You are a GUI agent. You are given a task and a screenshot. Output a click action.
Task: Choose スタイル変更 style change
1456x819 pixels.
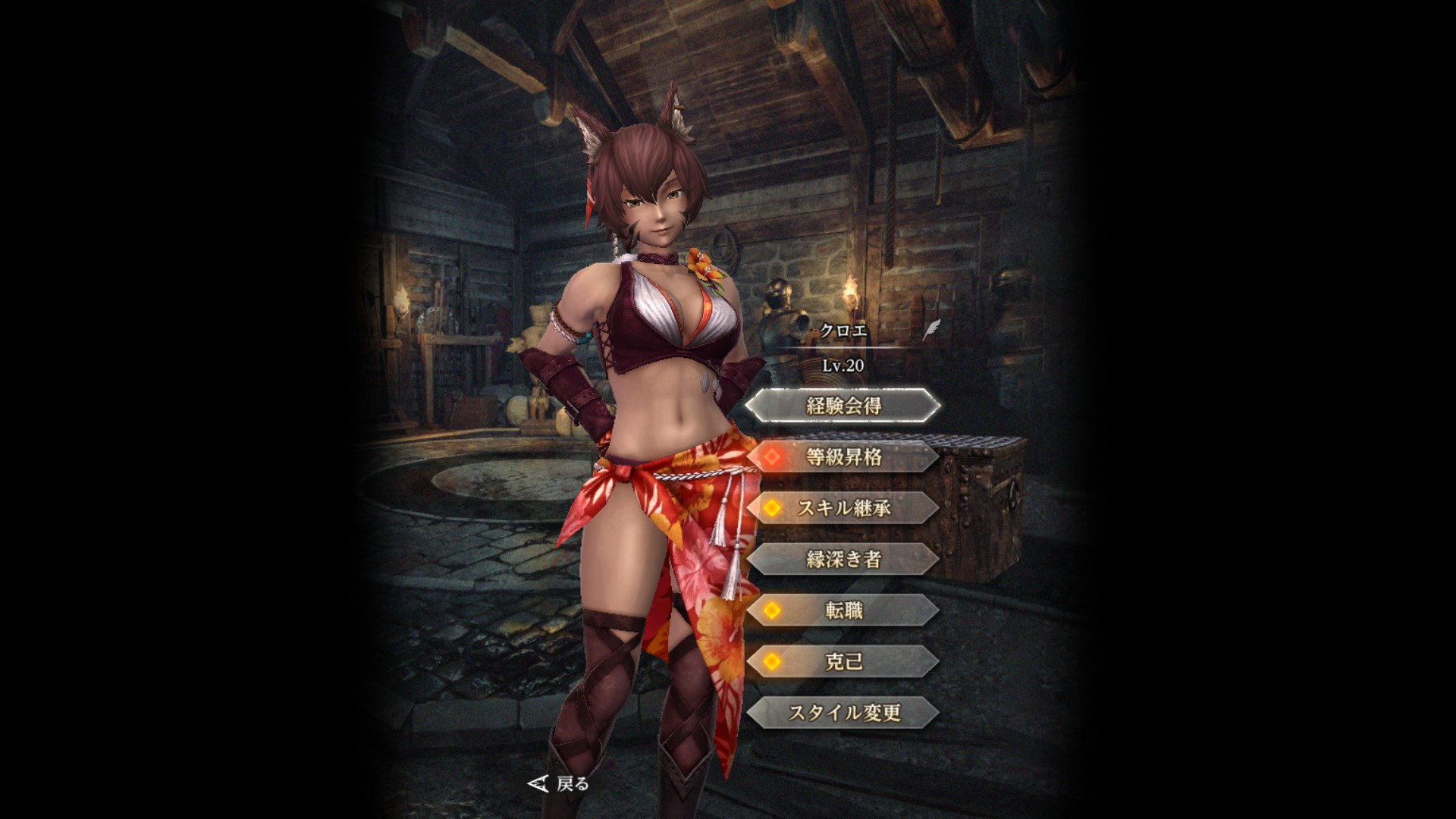click(843, 713)
